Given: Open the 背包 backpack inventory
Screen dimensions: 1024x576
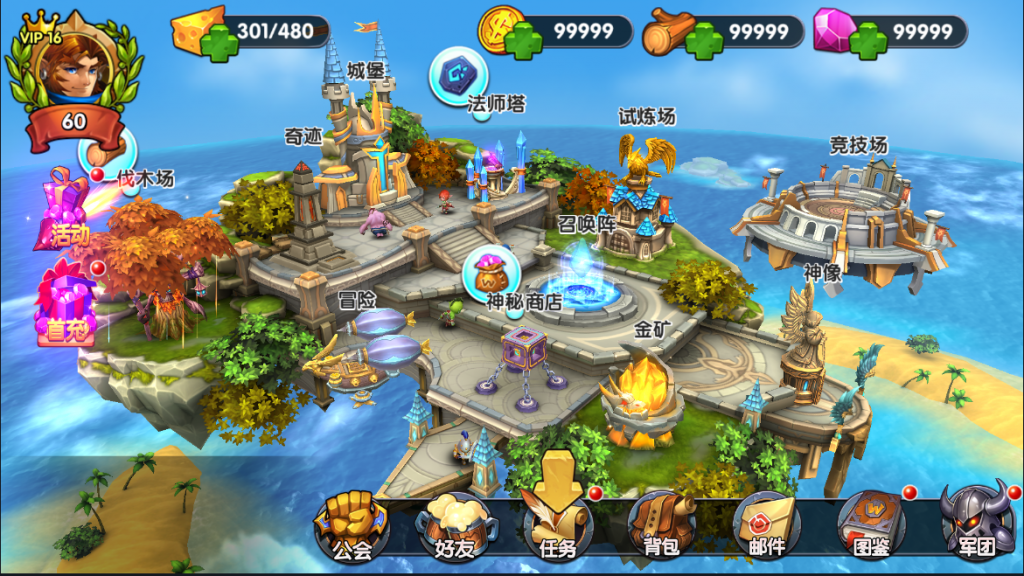Looking at the screenshot, I should click(x=660, y=525).
